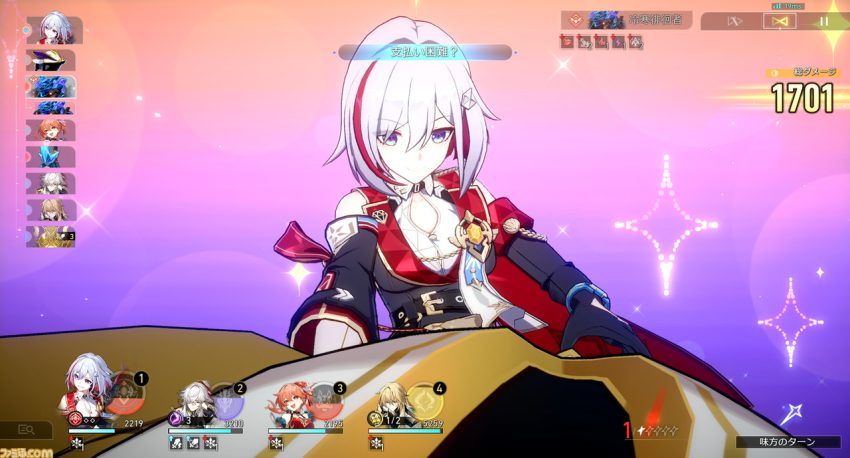Open the battle log search button
Screen dimensions: 850x458
pos(26,429)
